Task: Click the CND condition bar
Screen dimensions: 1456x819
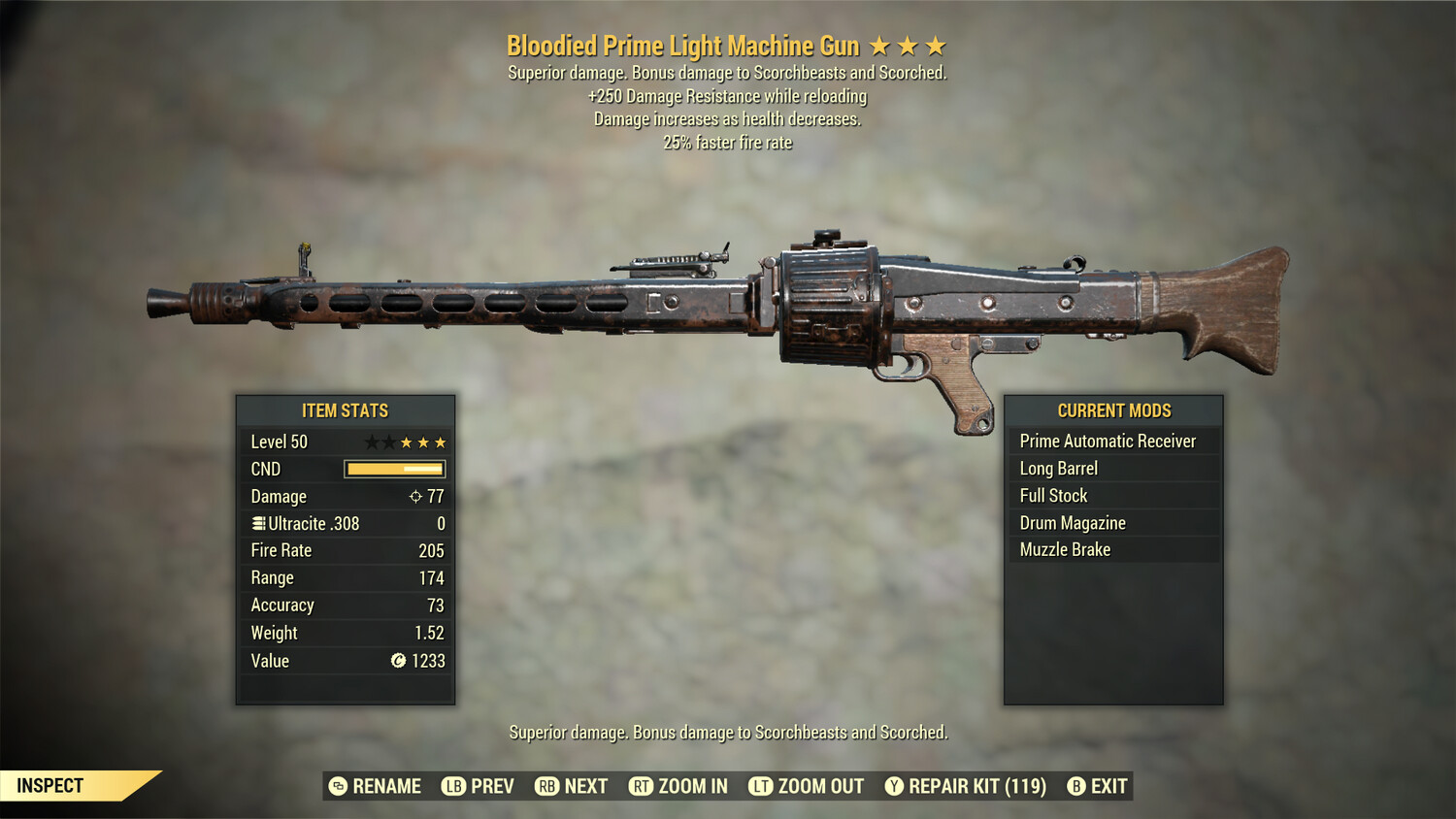Action: click(x=393, y=469)
